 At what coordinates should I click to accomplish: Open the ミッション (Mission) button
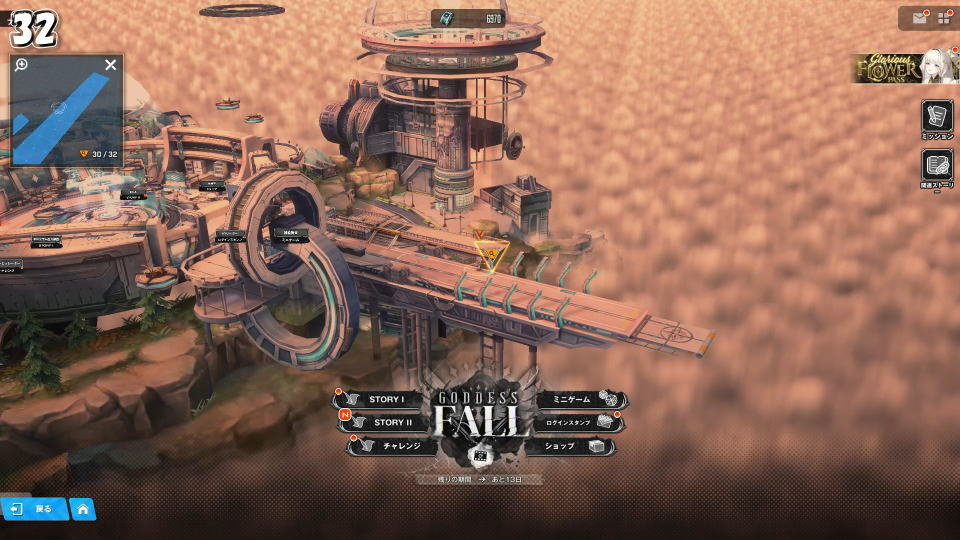point(937,118)
